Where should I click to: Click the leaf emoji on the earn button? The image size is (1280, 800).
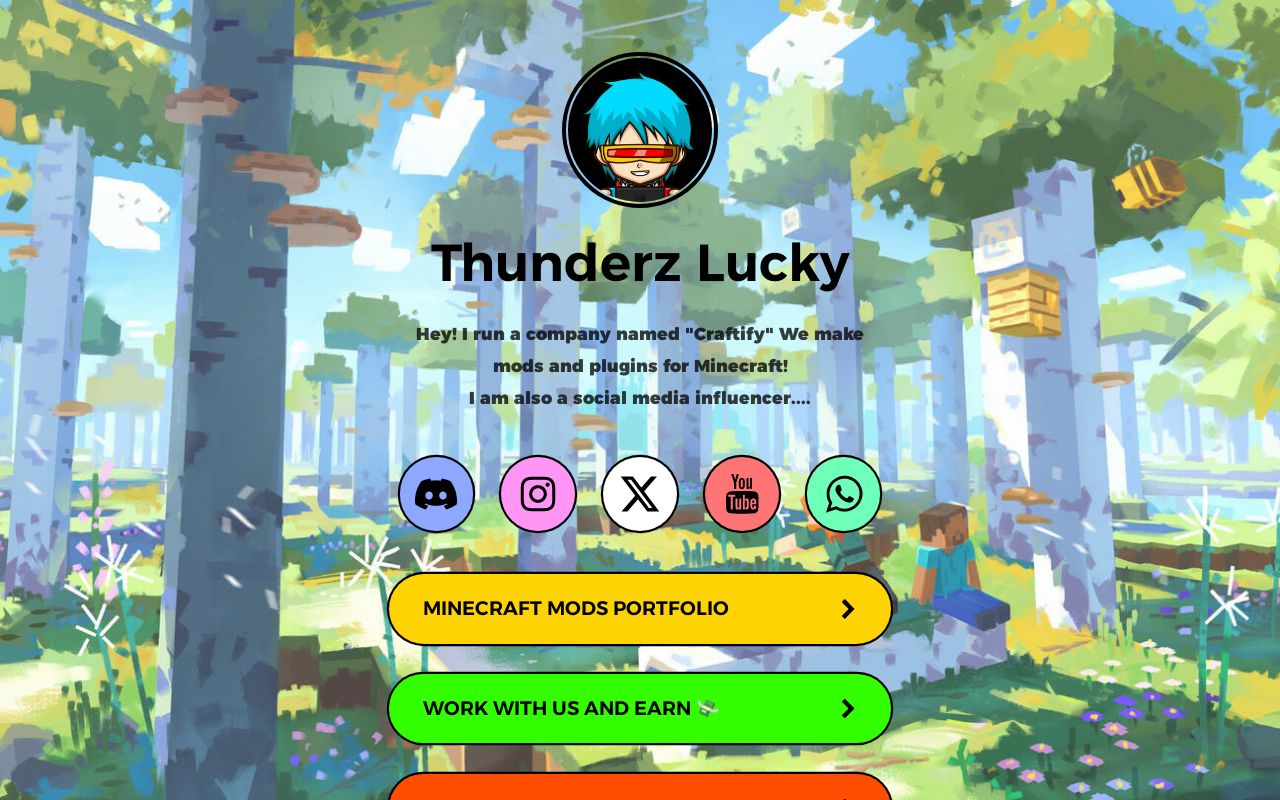point(707,709)
